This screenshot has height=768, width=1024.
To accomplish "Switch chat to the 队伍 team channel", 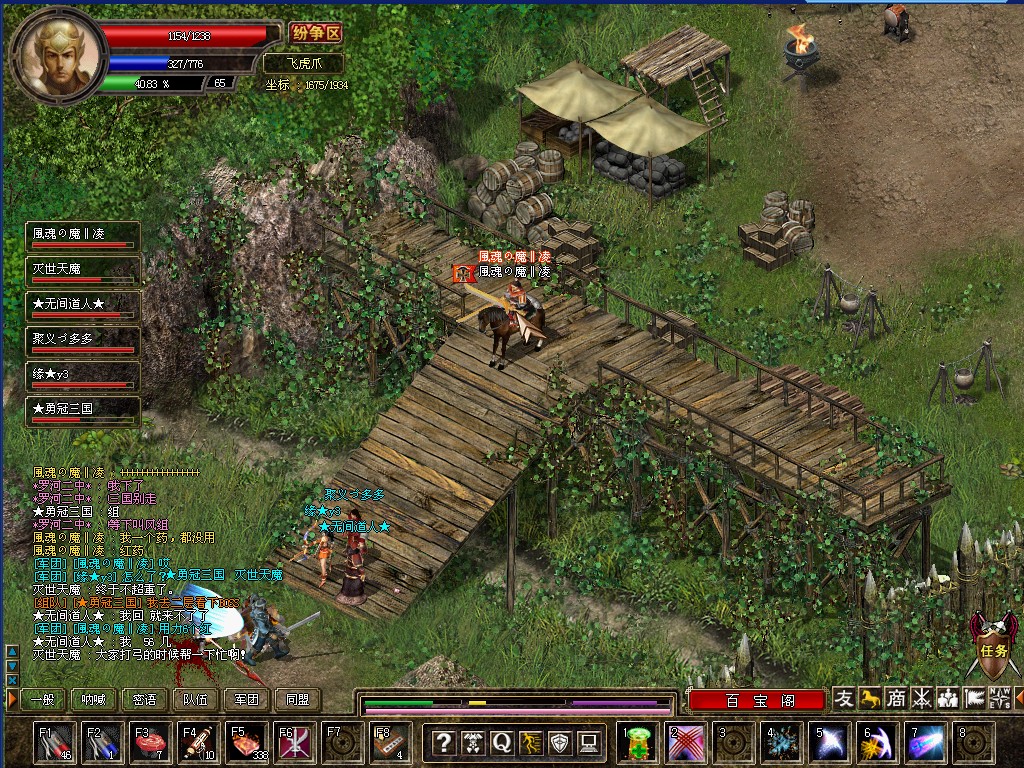I will (195, 700).
